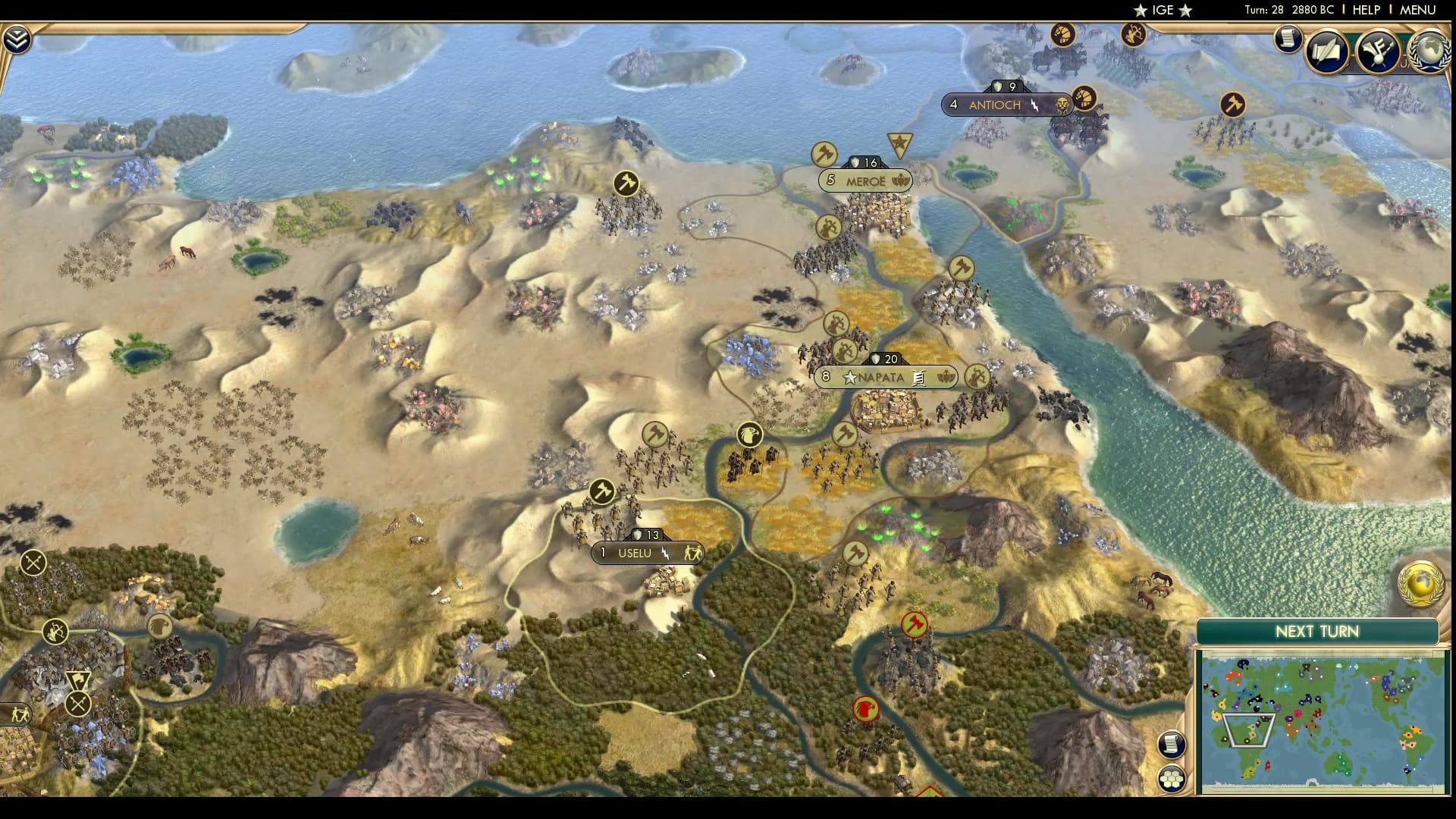
Task: Click the production hammer icon on Napata's banner
Action: tap(918, 377)
